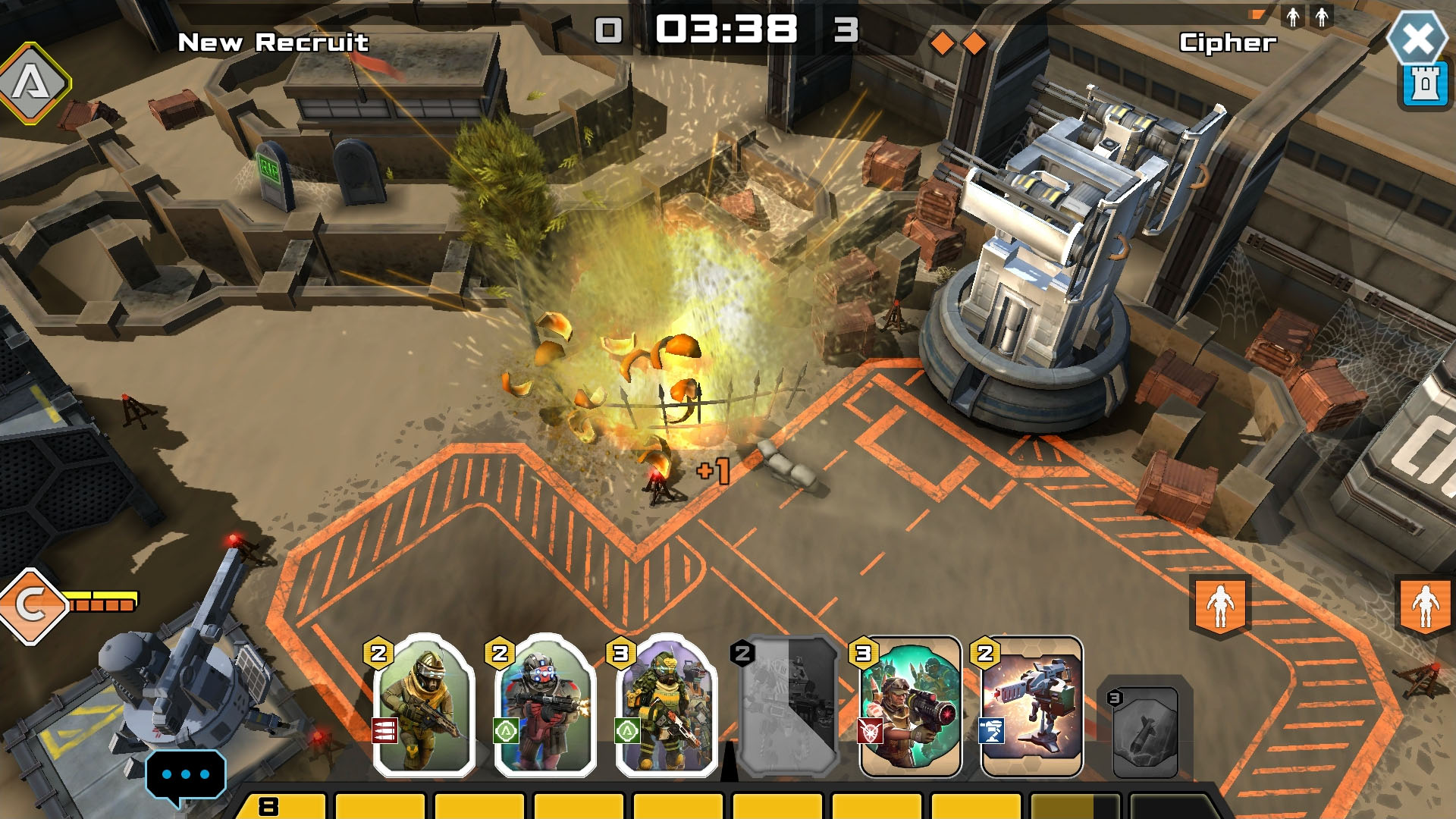Tap the hardpoint C marker
This screenshot has width=1456, height=819.
coord(32,605)
